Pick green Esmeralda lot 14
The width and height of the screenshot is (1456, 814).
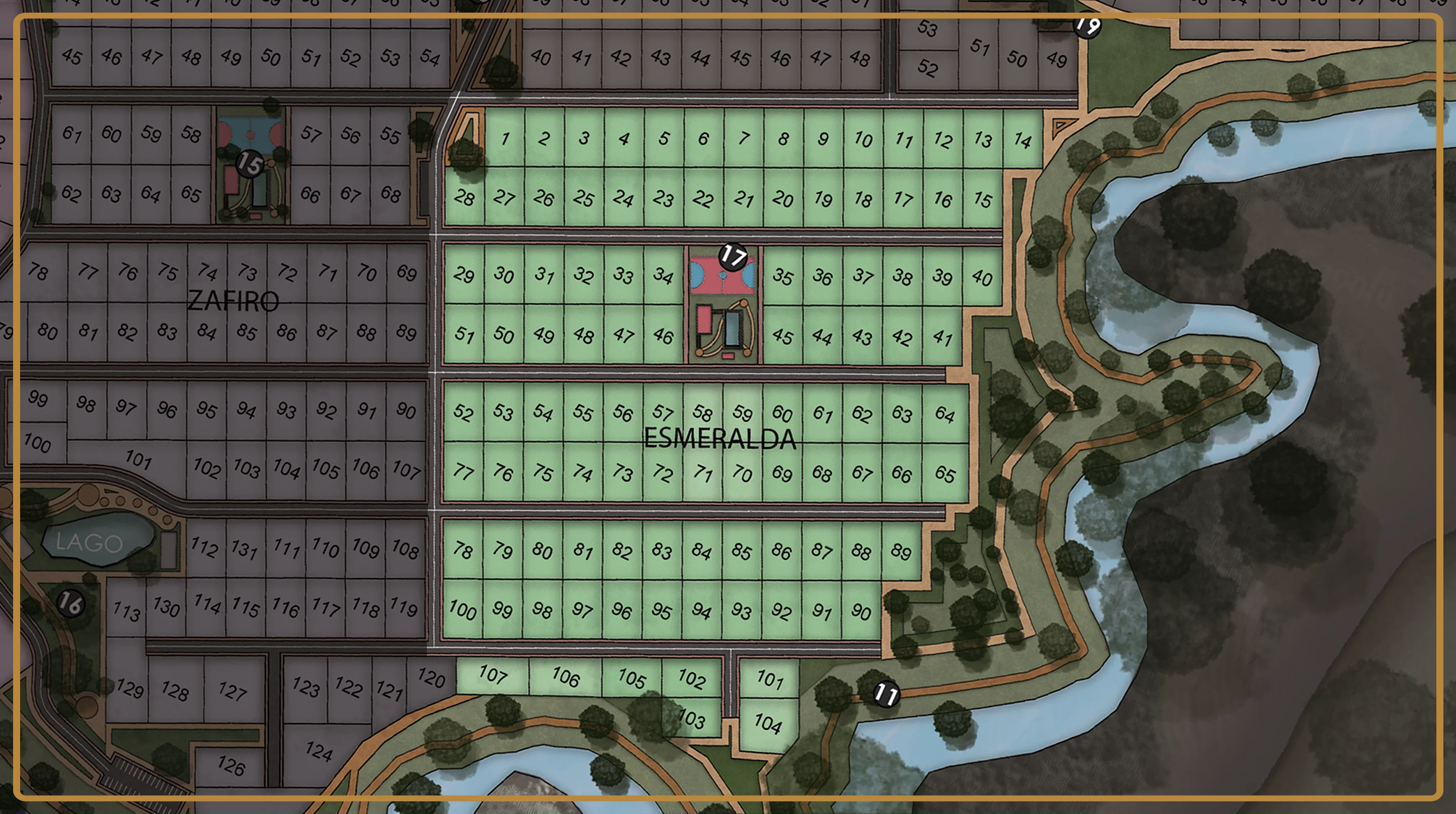click(x=1023, y=139)
